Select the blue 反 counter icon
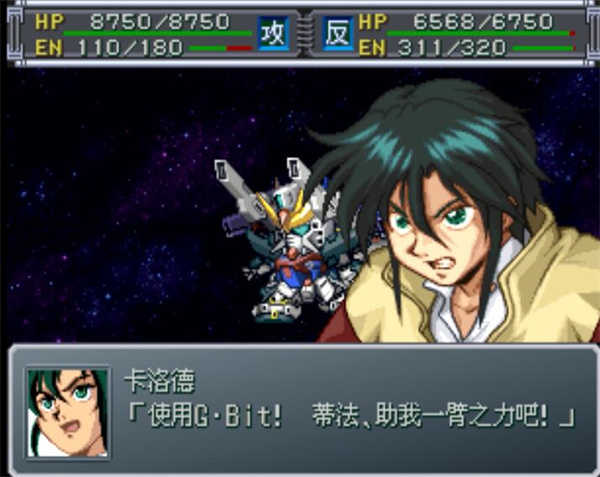Viewport: 600px width, 477px height. 337,33
